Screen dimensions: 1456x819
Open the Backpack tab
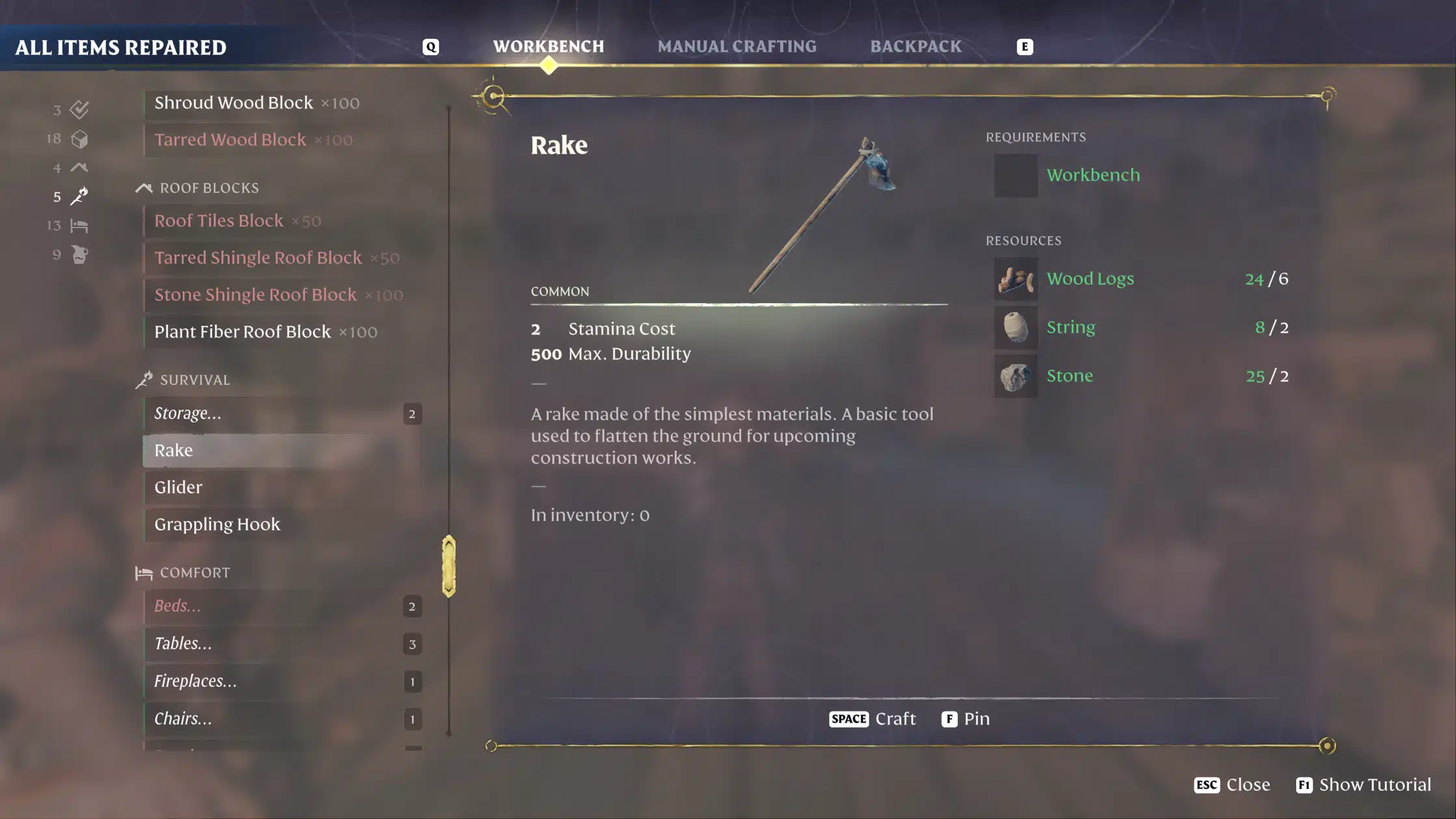click(916, 46)
